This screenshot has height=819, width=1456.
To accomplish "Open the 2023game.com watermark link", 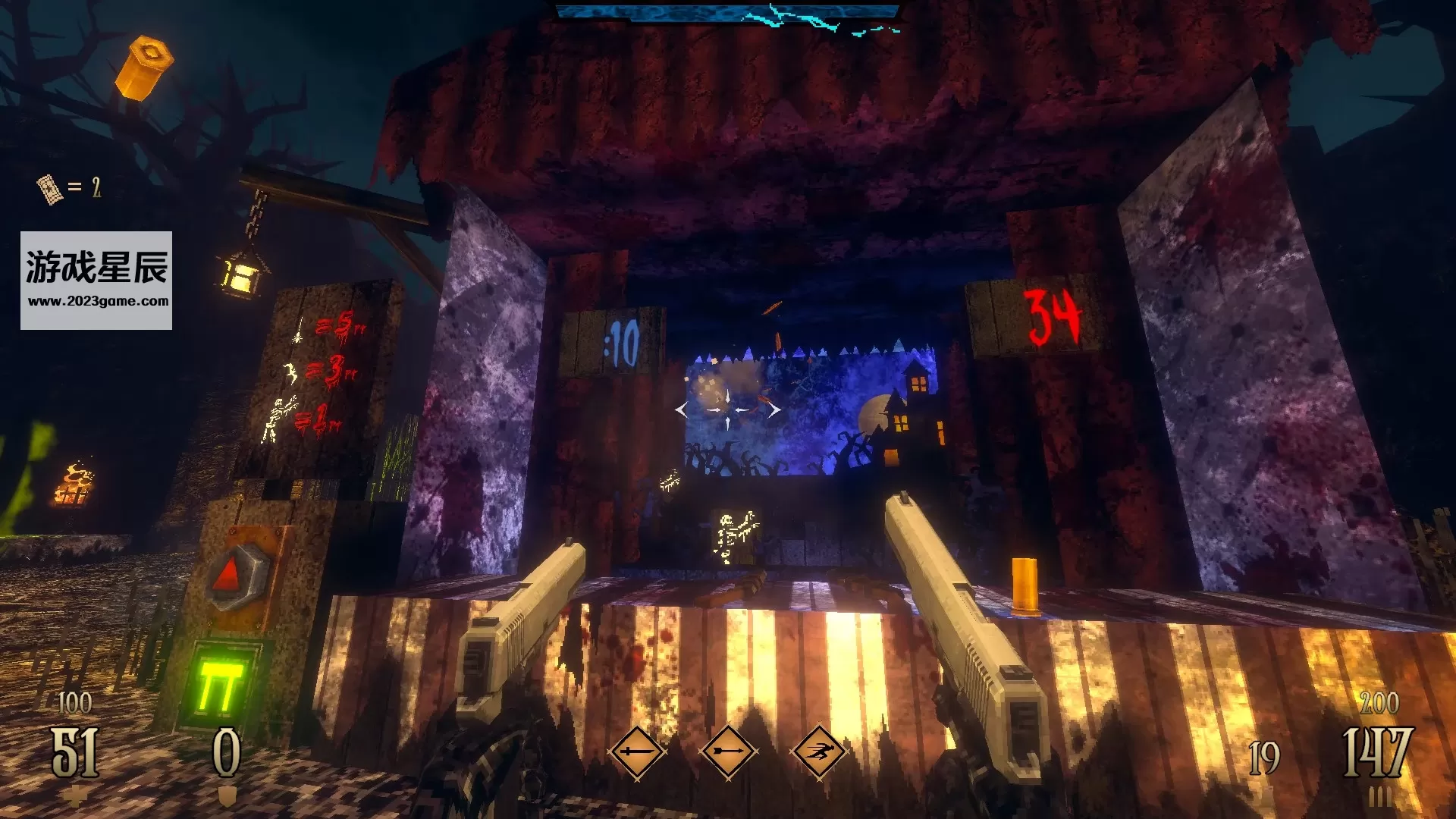I will [98, 301].
